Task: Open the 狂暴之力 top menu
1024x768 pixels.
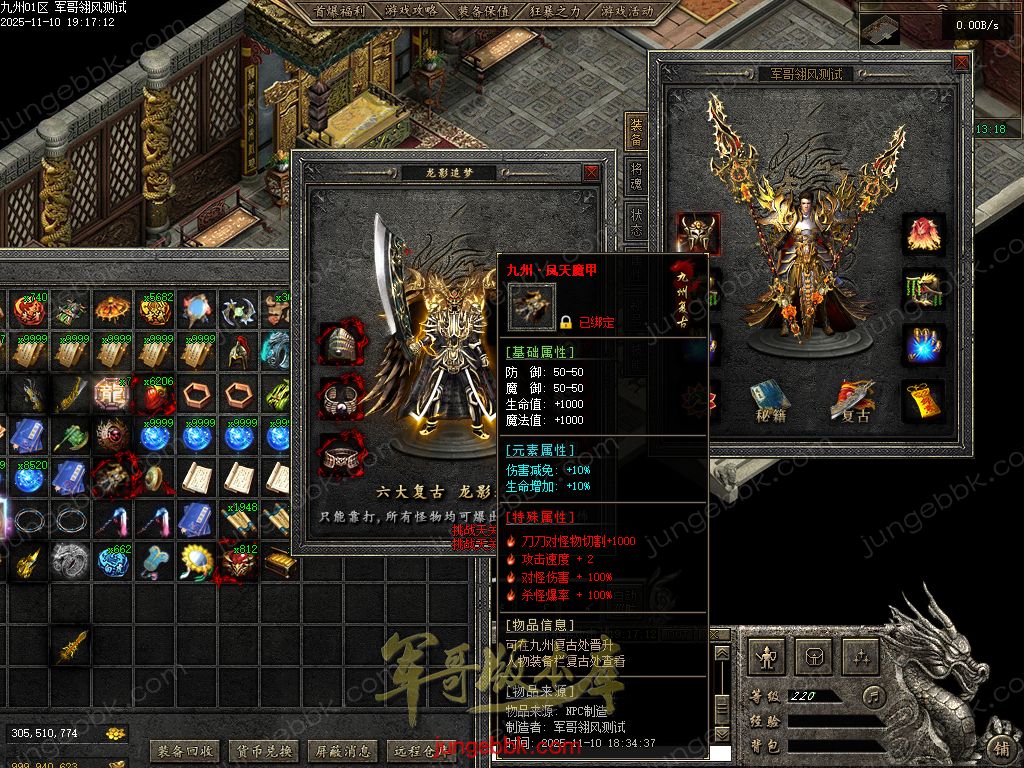Action: pos(555,12)
